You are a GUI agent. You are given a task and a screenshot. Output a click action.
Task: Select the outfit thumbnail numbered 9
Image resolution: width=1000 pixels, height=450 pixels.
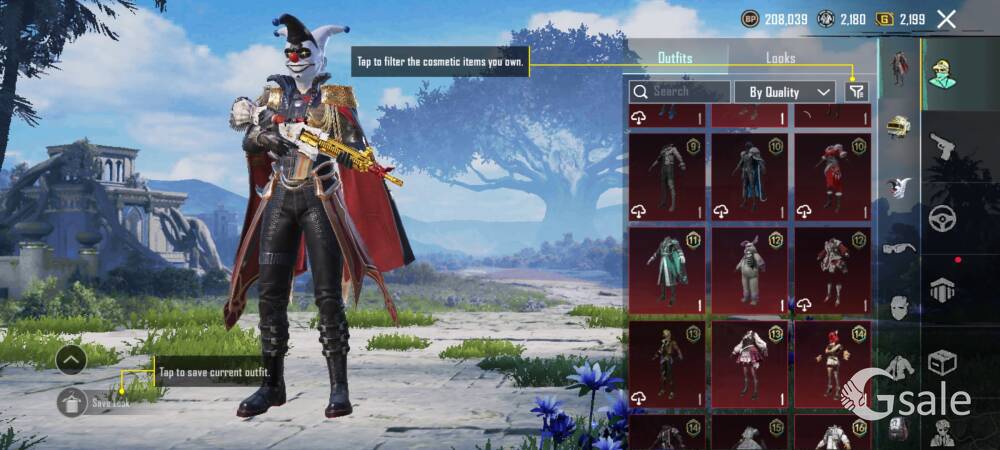coord(667,177)
